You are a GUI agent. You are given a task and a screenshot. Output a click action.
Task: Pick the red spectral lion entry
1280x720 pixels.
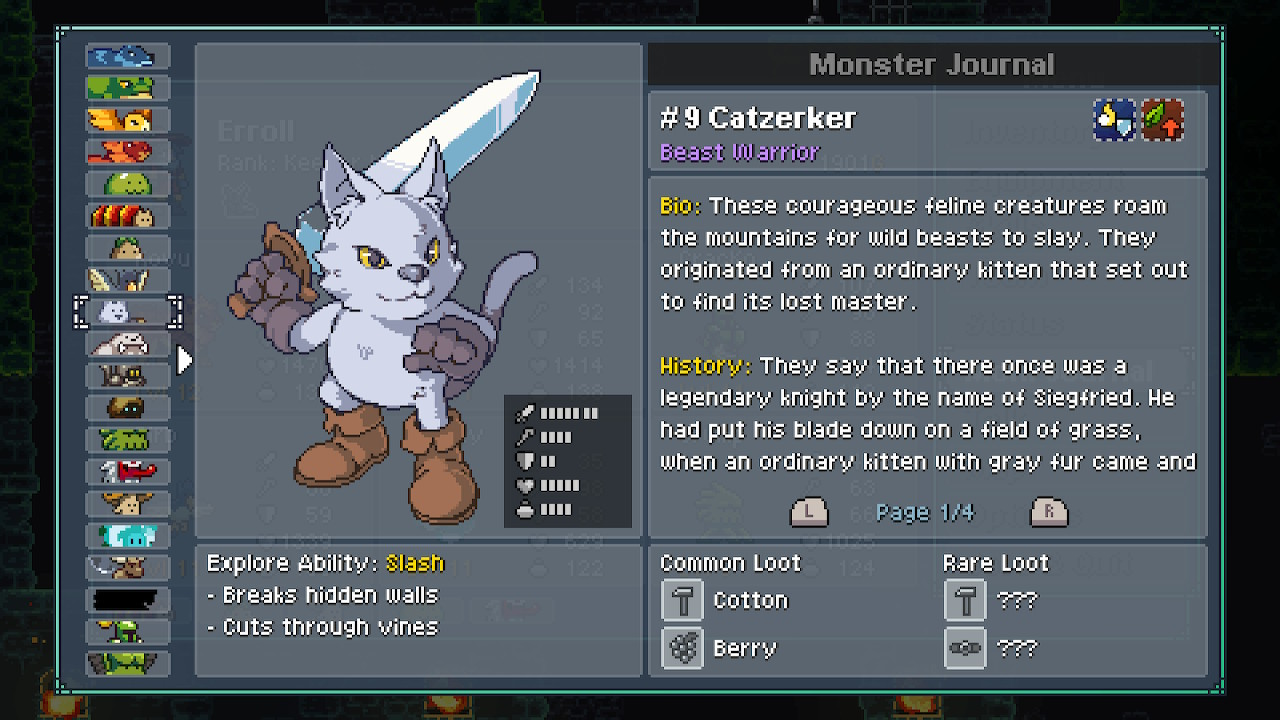coord(127,152)
